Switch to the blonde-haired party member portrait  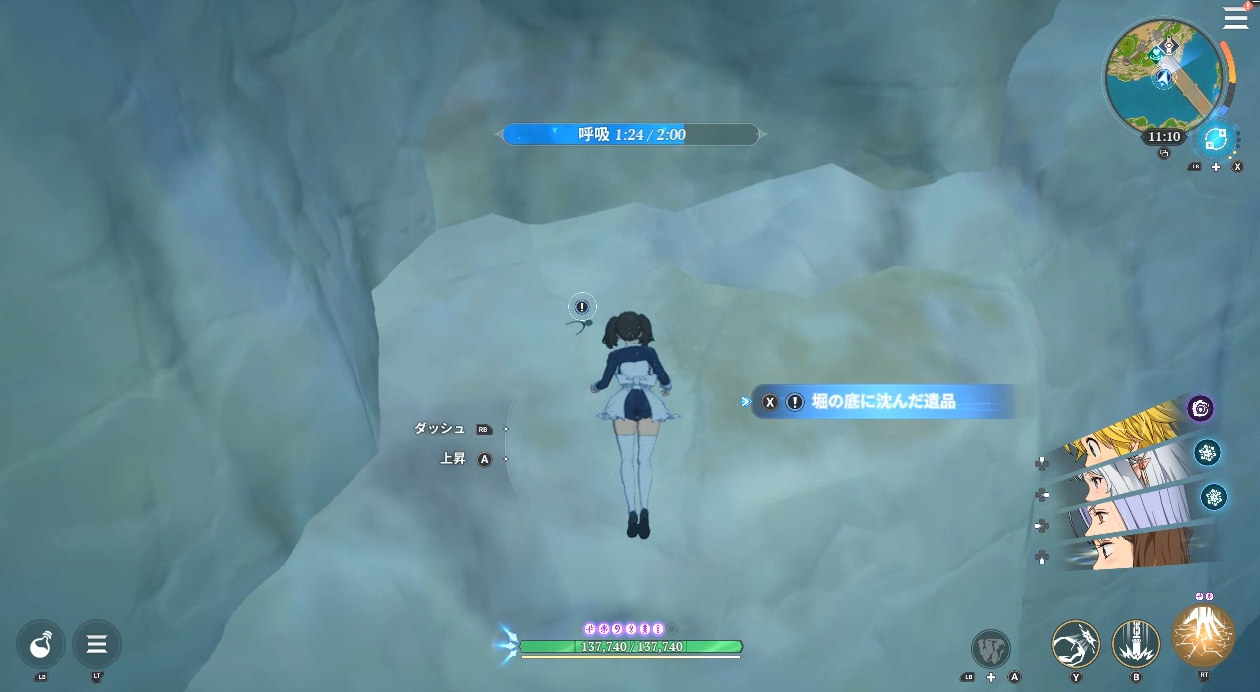point(1130,430)
